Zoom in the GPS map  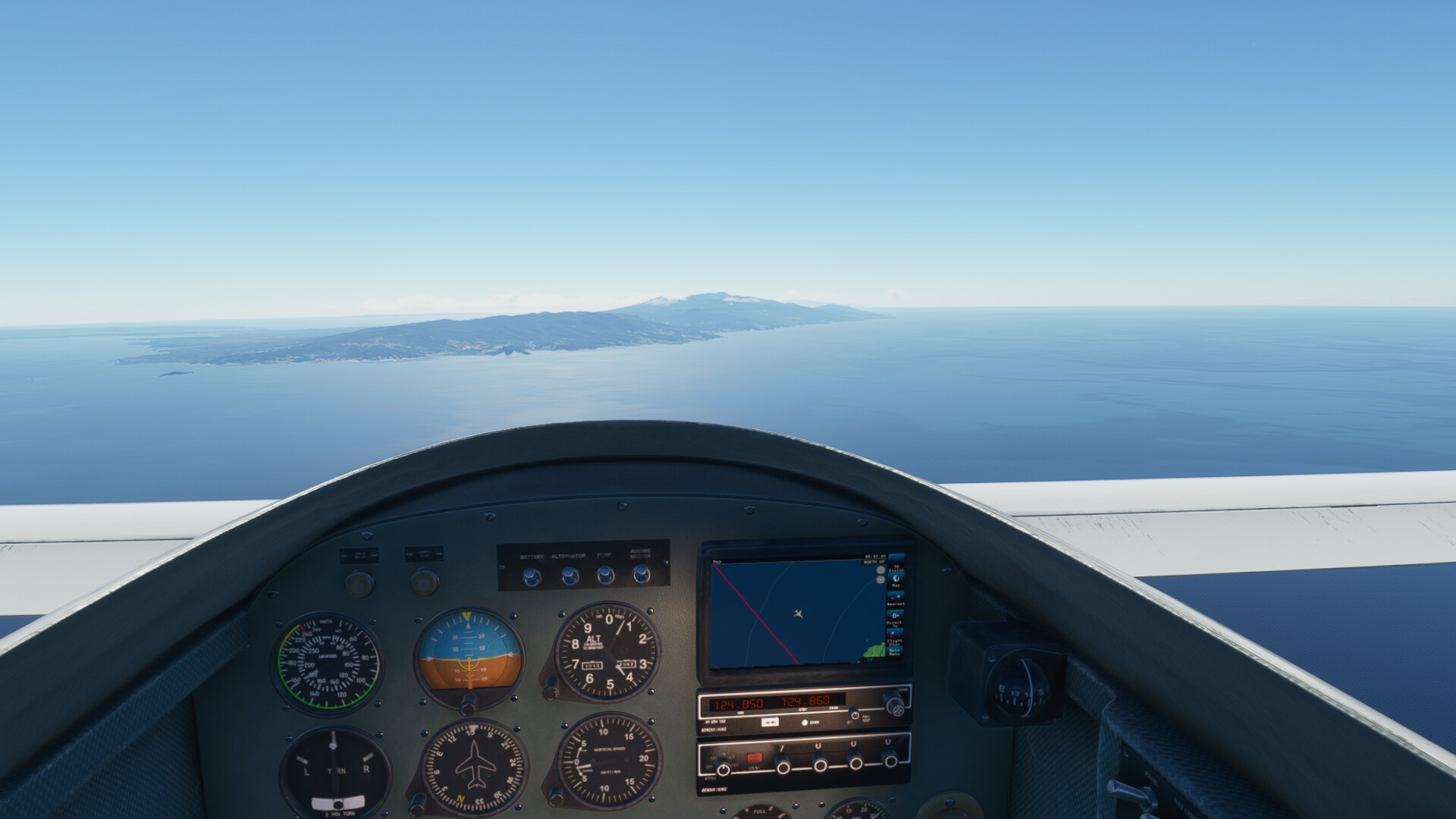[880, 570]
